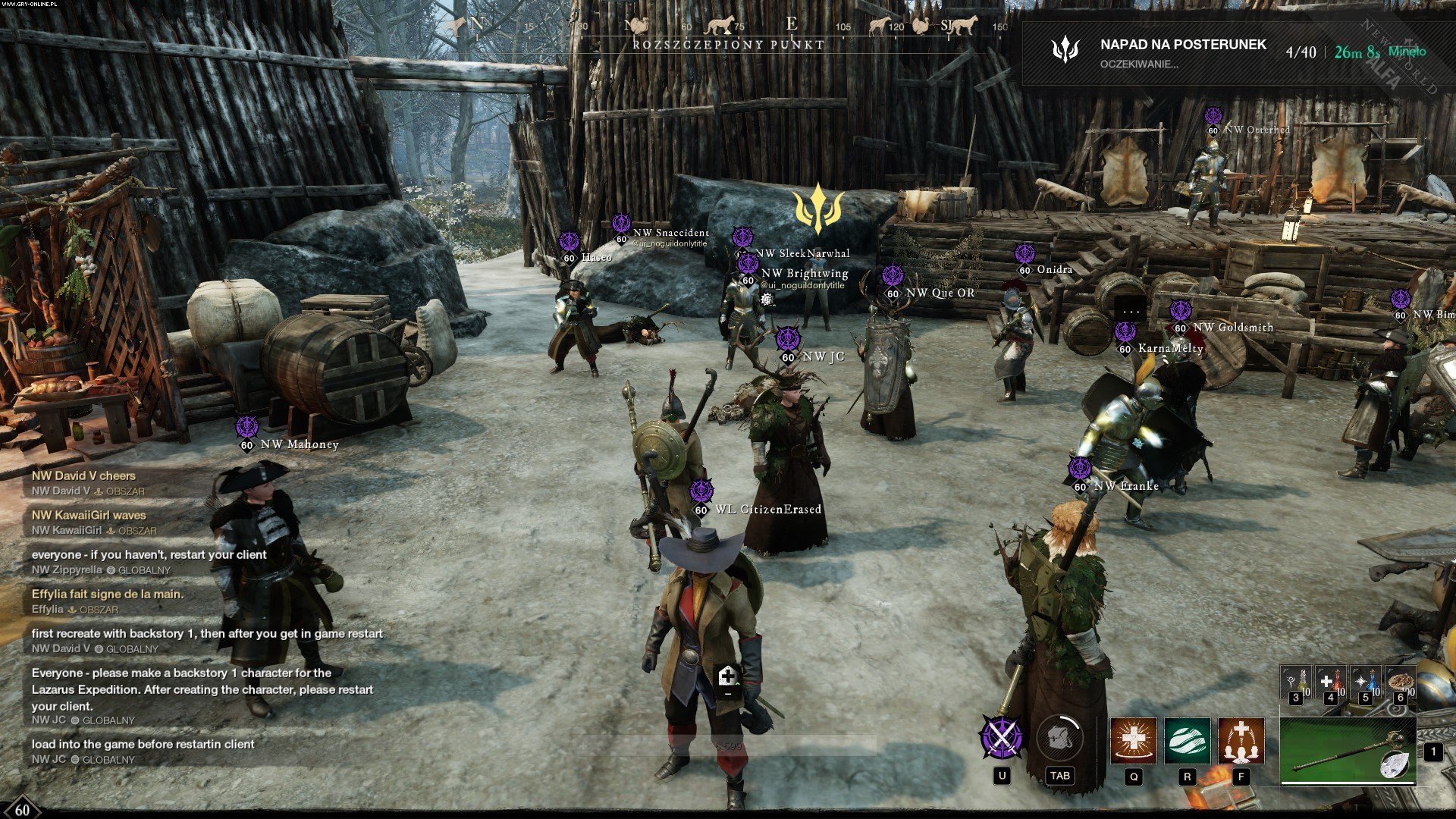Use the blue mana potion slot
The image size is (1456, 819).
[1366, 682]
